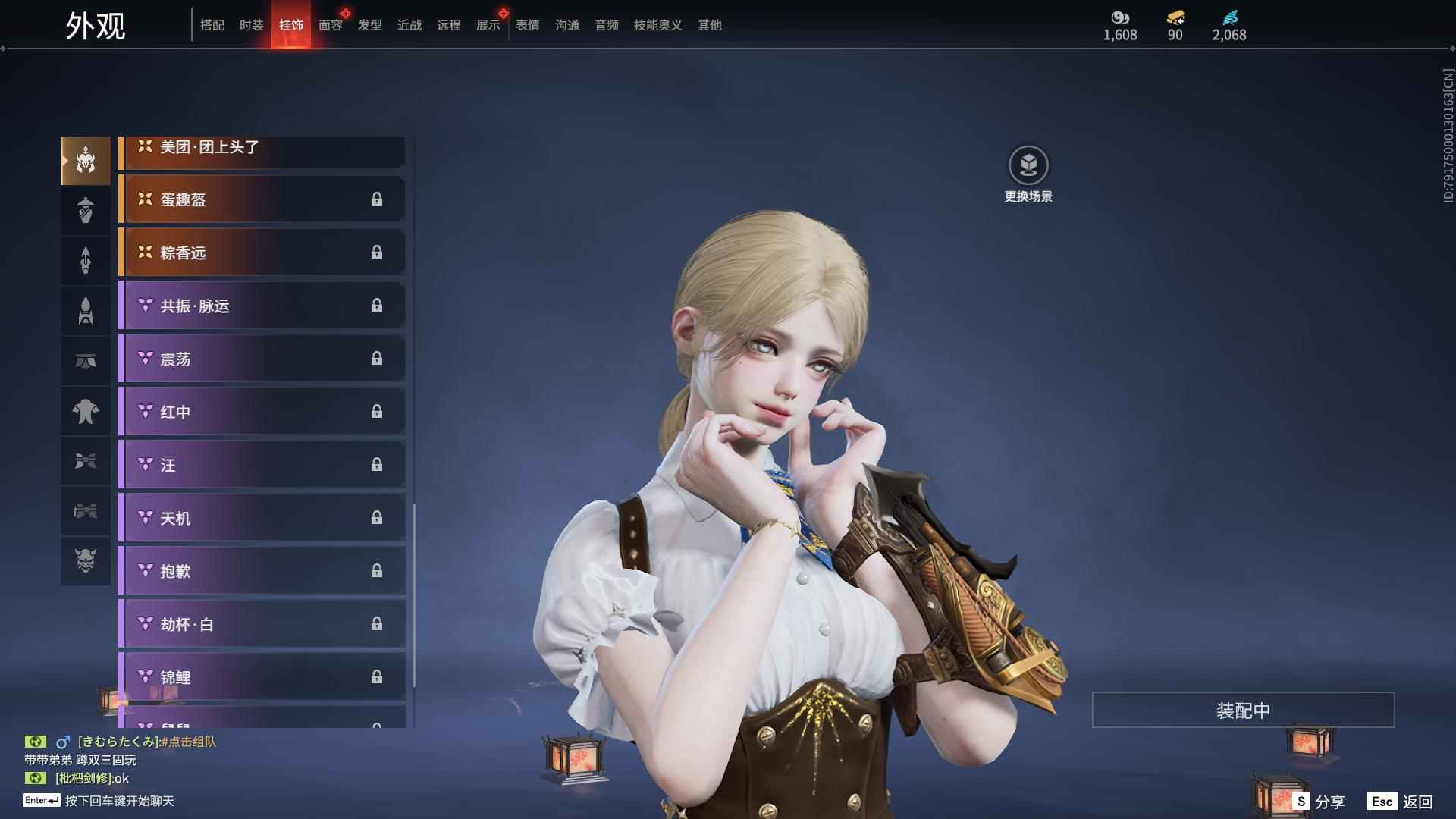Screen dimensions: 1456x819
Task: Select the 发型 tab
Action: (370, 25)
